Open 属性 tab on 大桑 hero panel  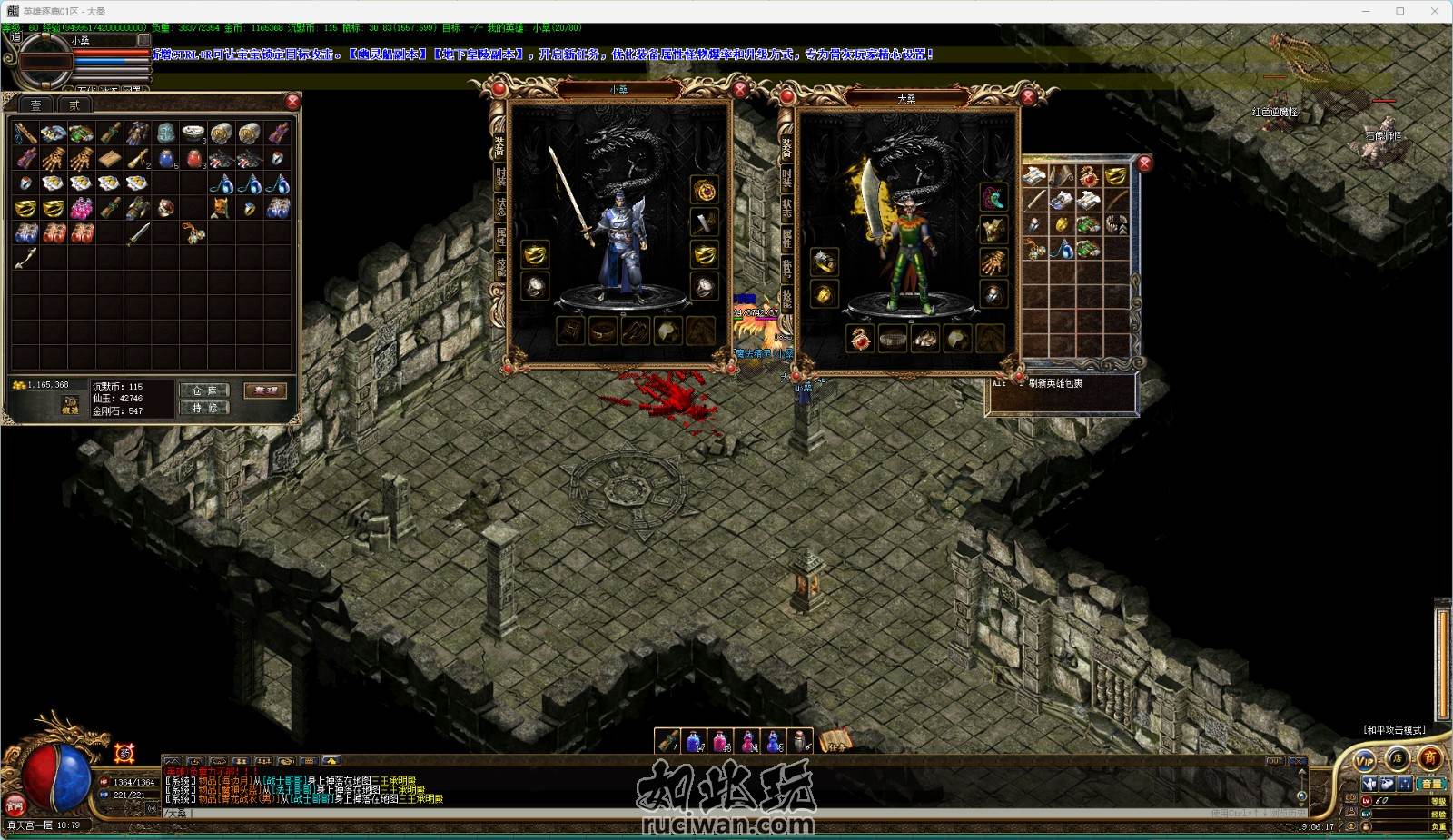[786, 236]
